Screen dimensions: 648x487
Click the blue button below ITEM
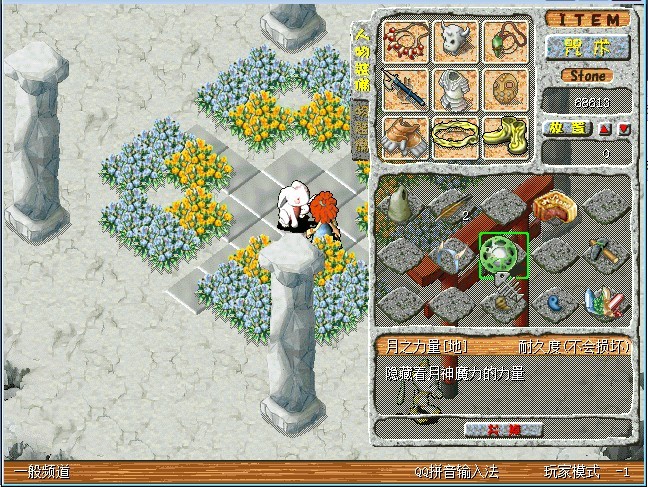tap(587, 47)
